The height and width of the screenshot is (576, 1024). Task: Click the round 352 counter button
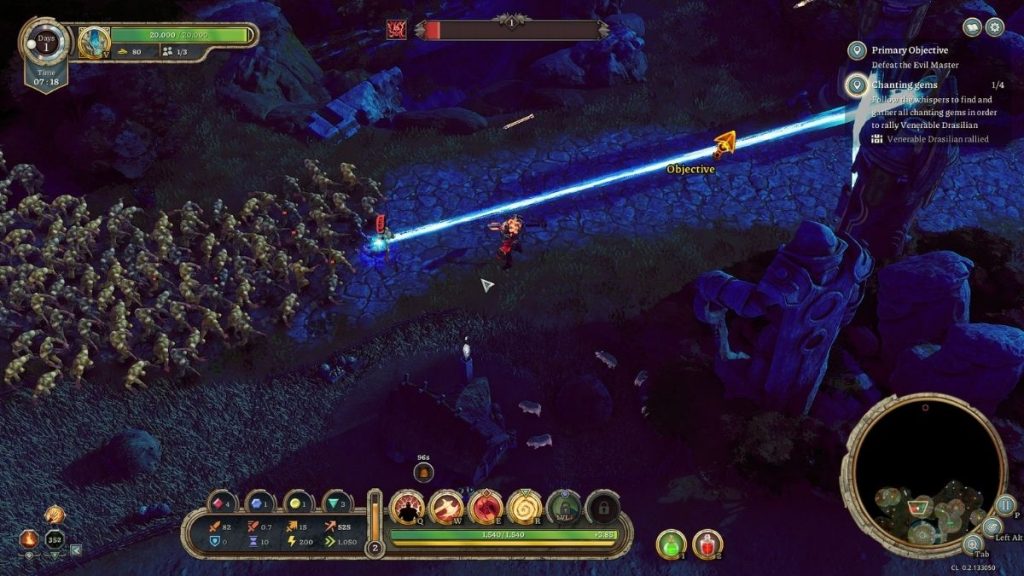[x=55, y=541]
